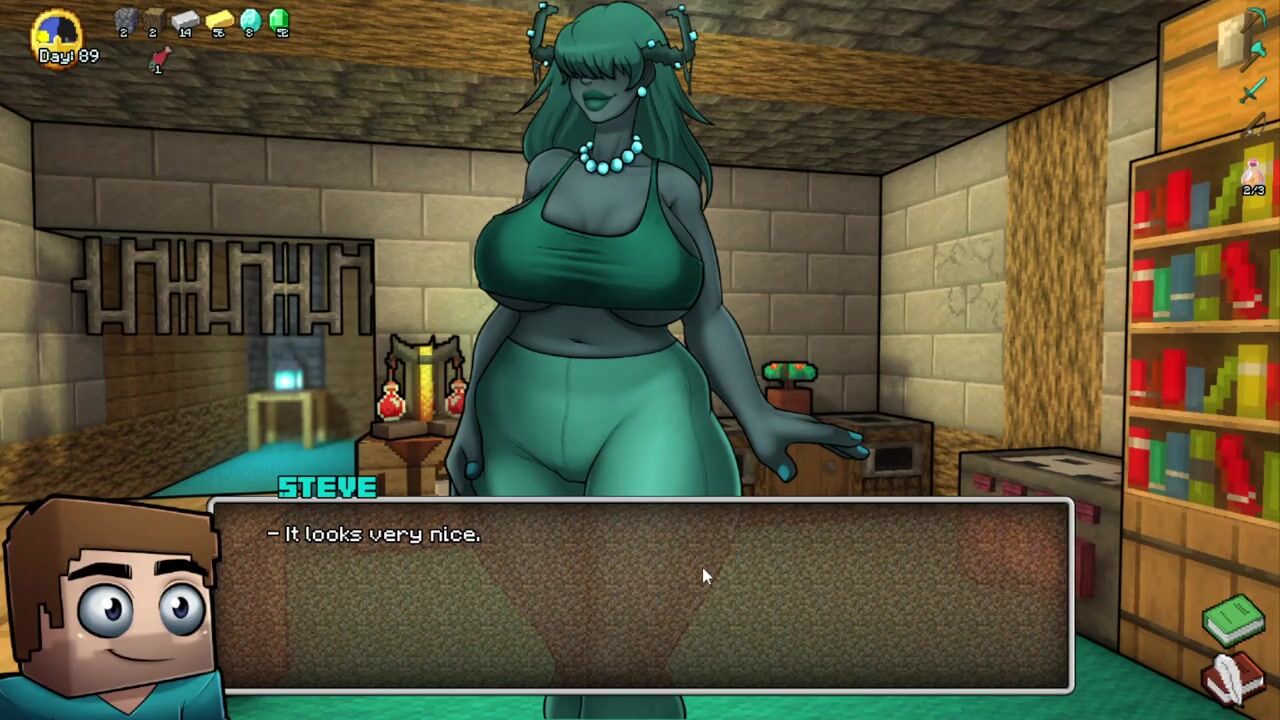Viewport: 1280px width, 720px height.
Task: Select the diamond axe icon
Action: [x=1254, y=54]
